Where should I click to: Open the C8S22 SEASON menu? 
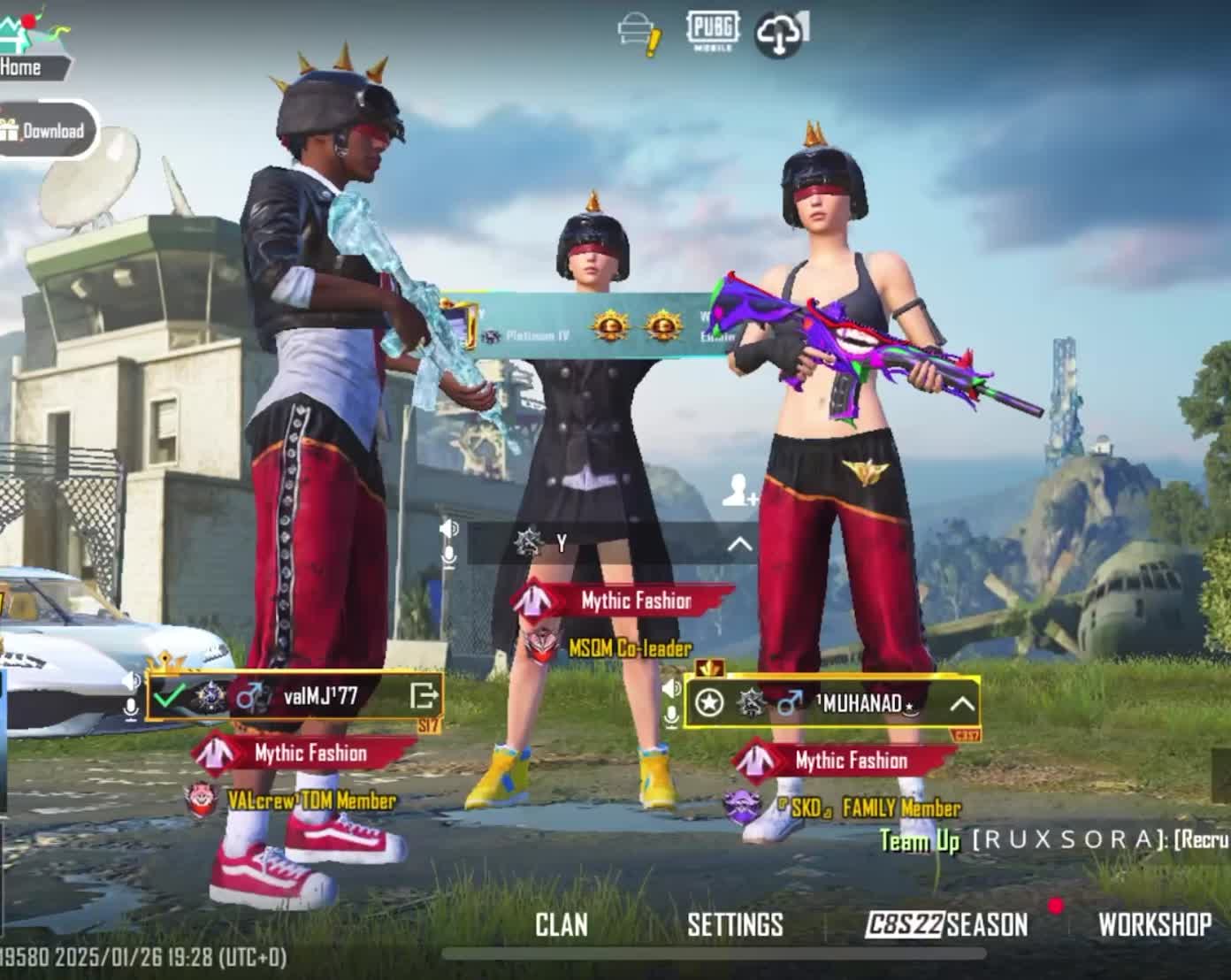coord(946,924)
